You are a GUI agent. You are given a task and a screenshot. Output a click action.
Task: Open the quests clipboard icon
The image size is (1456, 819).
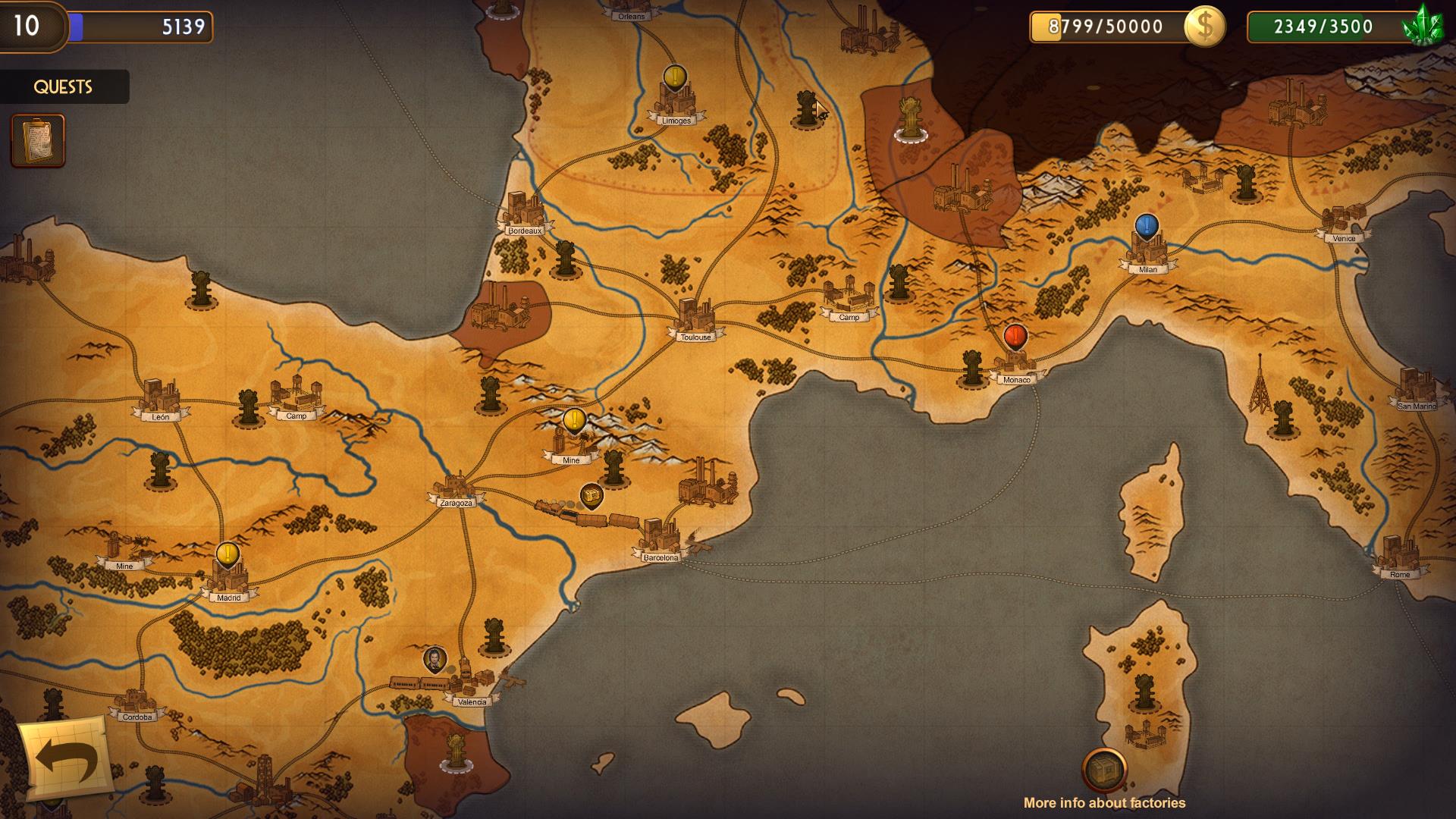(38, 140)
